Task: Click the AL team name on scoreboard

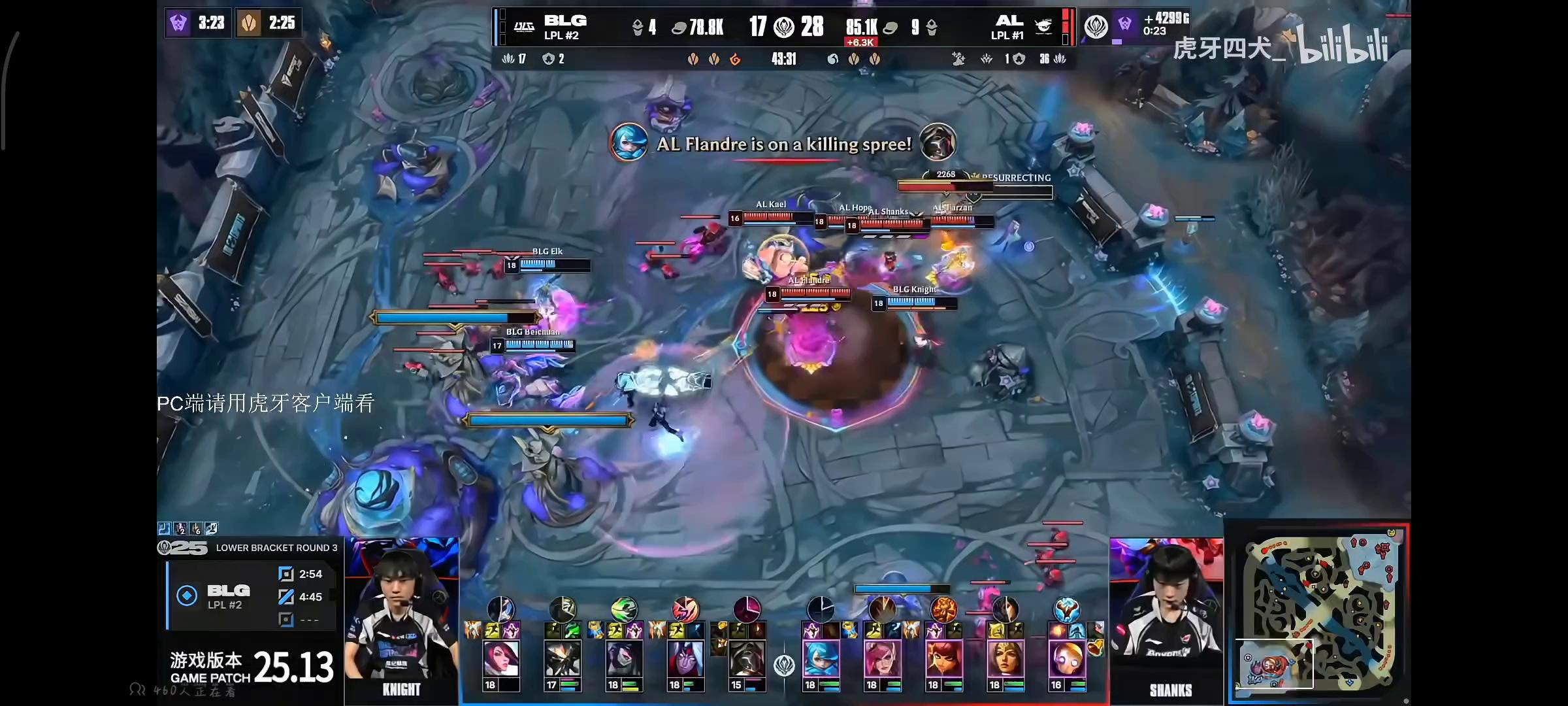Action: tap(1009, 21)
